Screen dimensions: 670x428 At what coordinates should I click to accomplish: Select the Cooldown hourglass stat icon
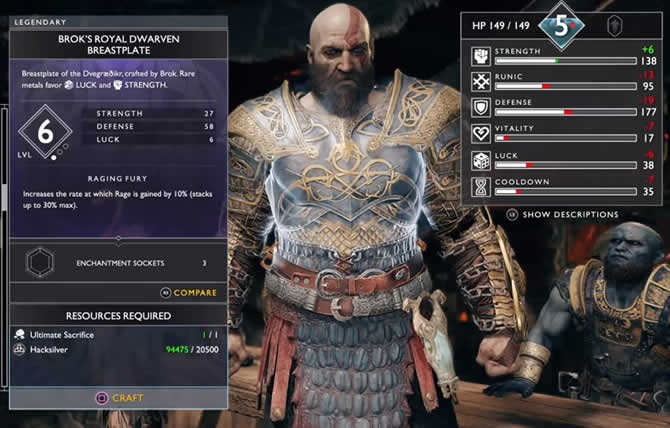pos(482,186)
